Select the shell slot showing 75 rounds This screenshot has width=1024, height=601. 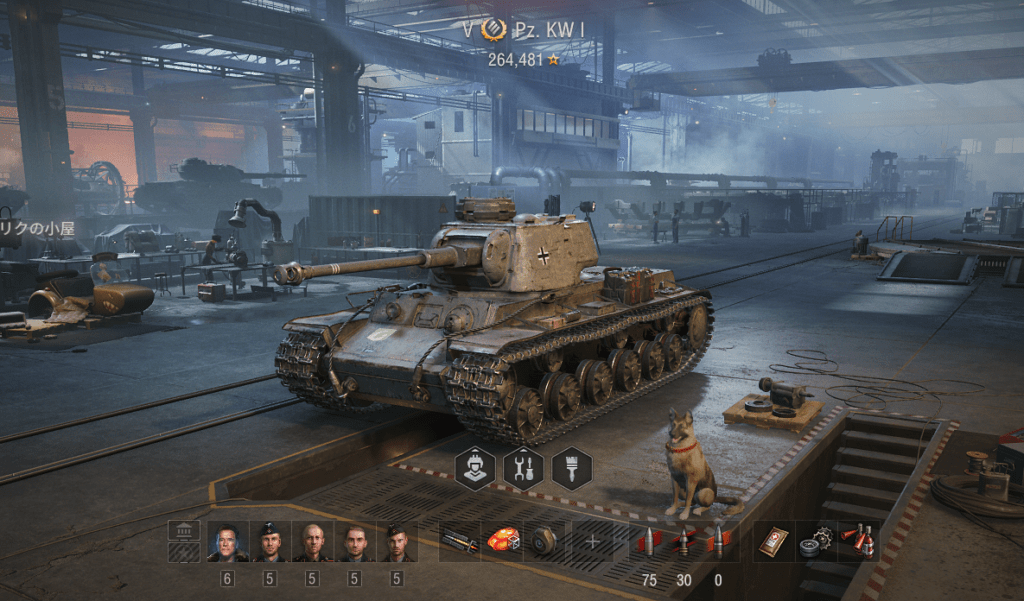[650, 542]
